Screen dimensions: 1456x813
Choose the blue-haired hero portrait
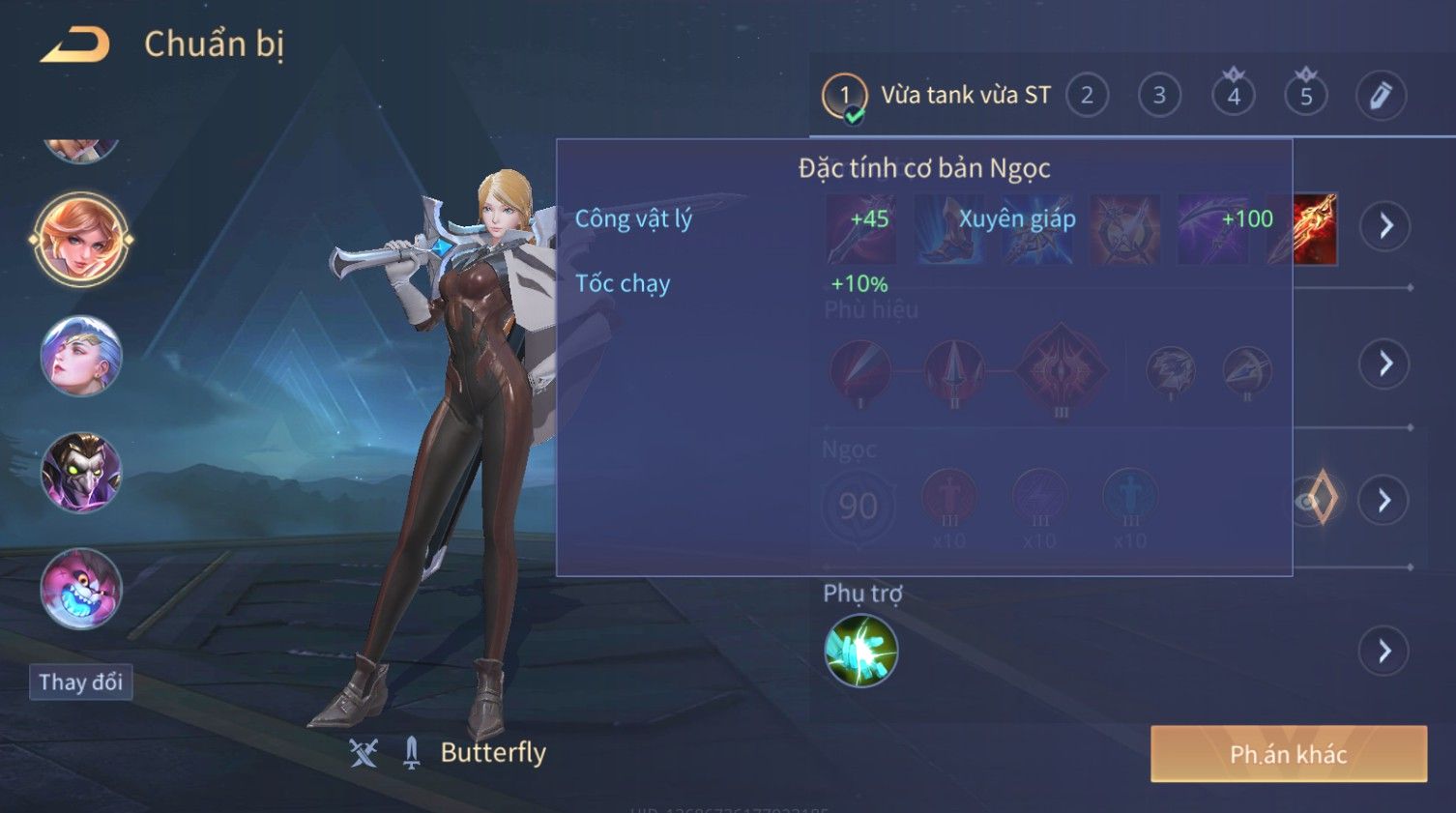81,356
